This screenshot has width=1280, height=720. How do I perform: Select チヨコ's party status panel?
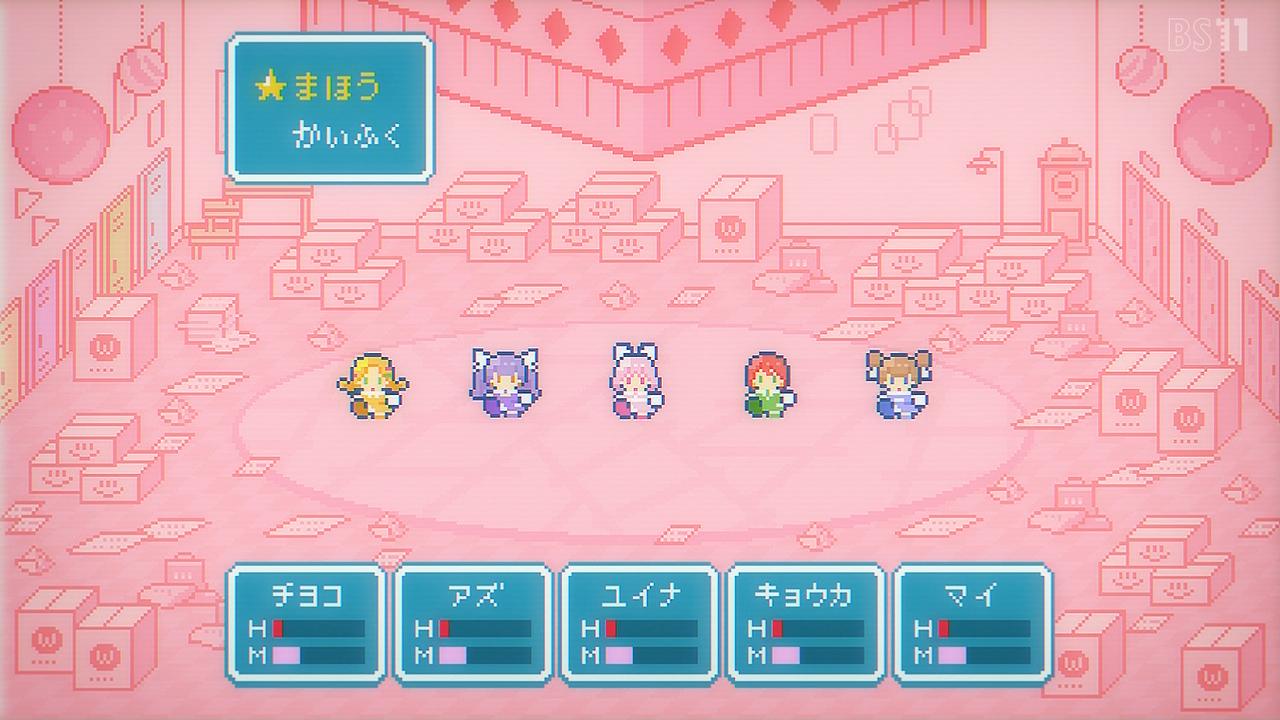(307, 623)
